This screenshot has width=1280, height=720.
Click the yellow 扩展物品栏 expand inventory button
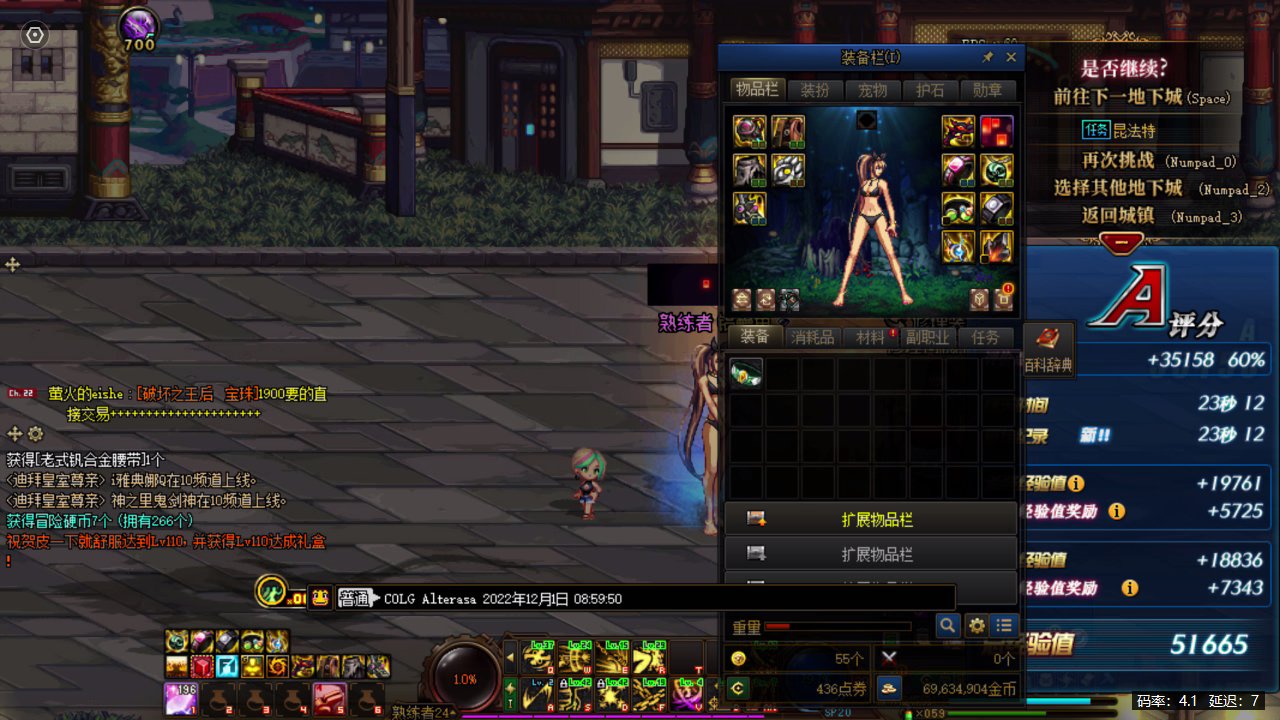pos(870,520)
